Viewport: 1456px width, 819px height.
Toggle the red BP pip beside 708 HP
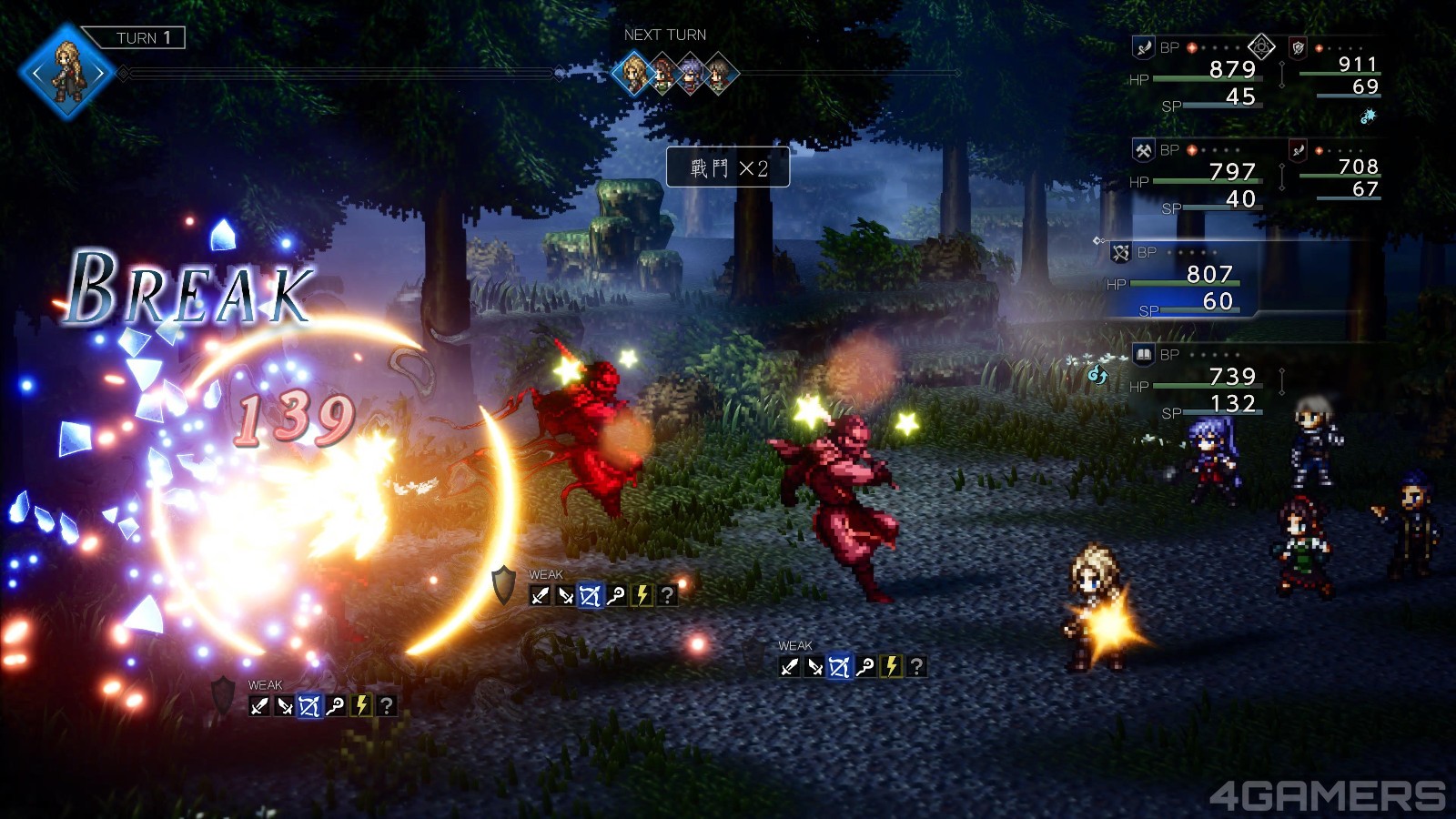click(x=1319, y=150)
